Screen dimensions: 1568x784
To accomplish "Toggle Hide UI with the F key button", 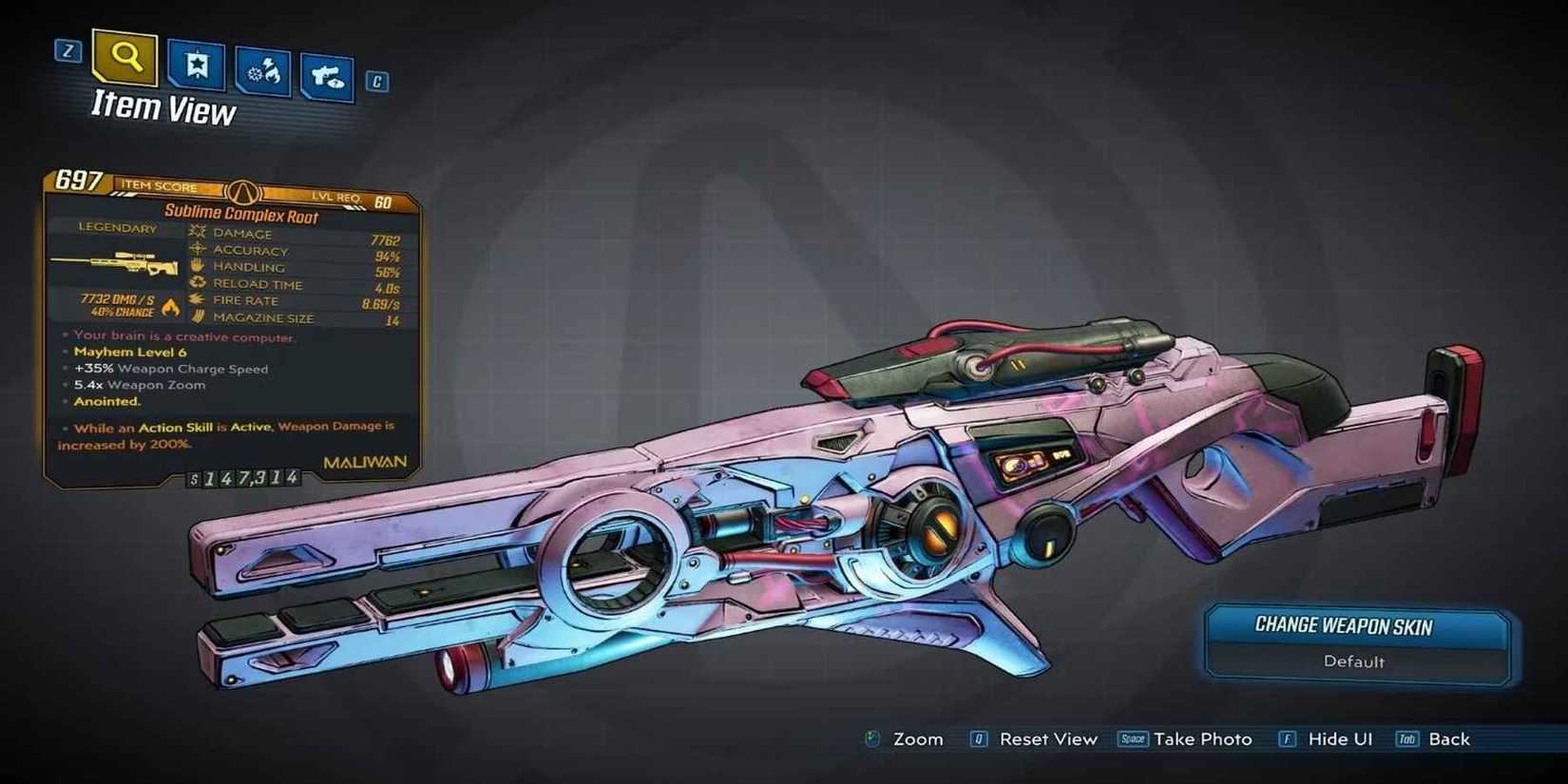I will click(1290, 738).
